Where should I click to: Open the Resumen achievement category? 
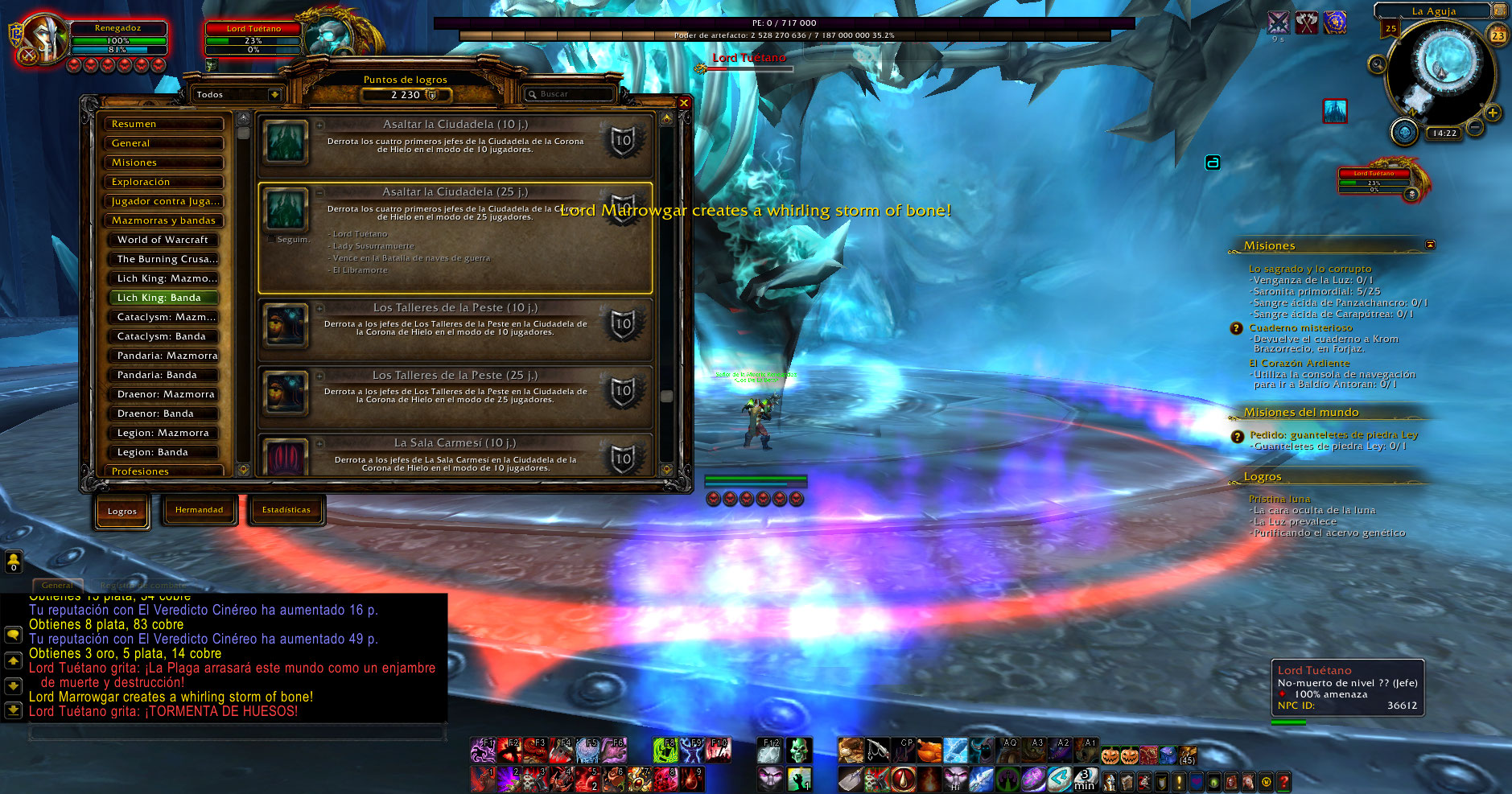[x=163, y=124]
